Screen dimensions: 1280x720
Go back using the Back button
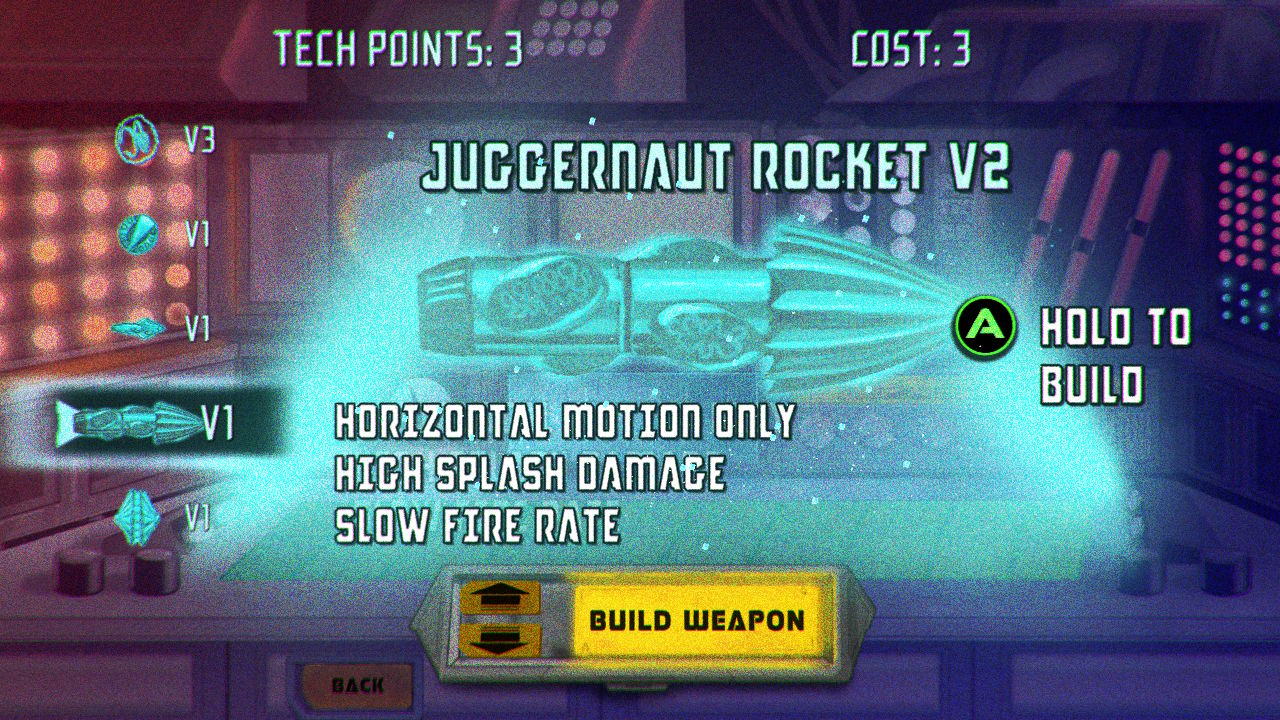pyautogui.click(x=358, y=685)
